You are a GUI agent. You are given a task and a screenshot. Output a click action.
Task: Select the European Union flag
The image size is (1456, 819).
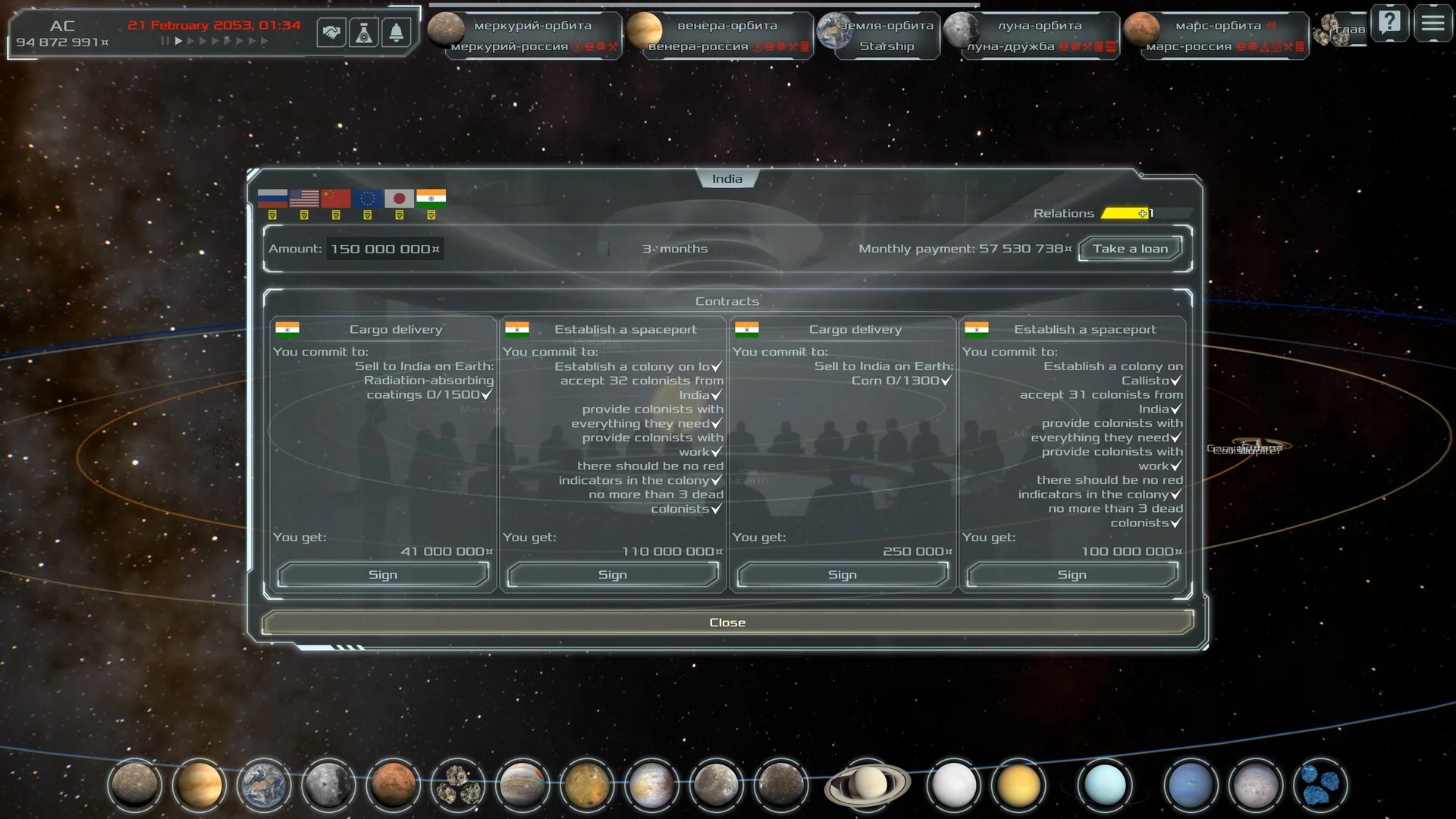(x=368, y=199)
